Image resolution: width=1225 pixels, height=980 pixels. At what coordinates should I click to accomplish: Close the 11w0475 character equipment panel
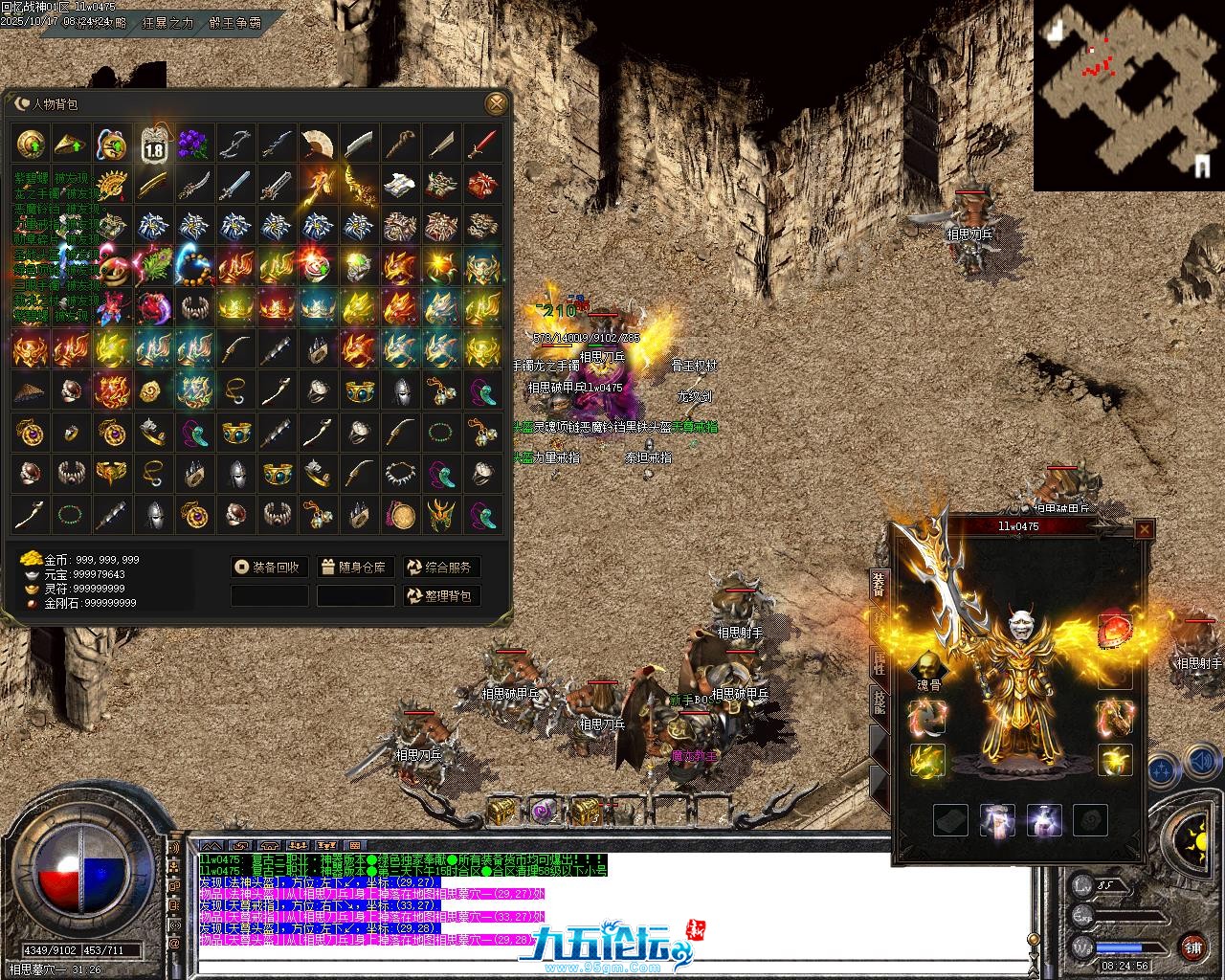[1144, 529]
